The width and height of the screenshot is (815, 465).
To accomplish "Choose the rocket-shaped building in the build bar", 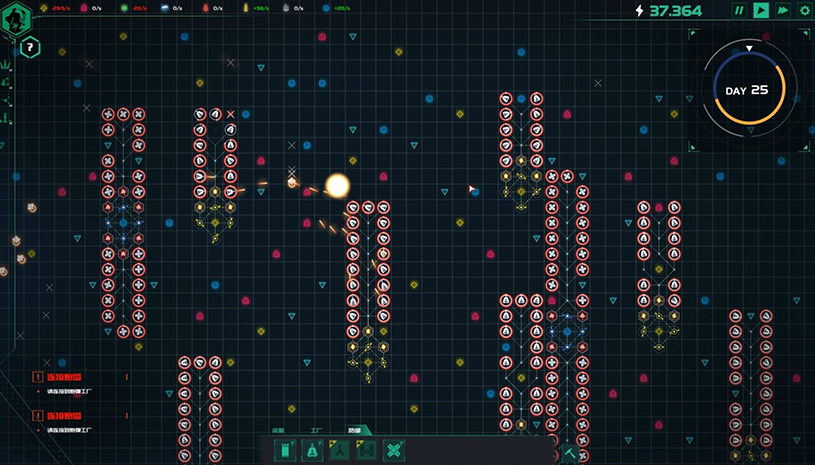I will (313, 451).
